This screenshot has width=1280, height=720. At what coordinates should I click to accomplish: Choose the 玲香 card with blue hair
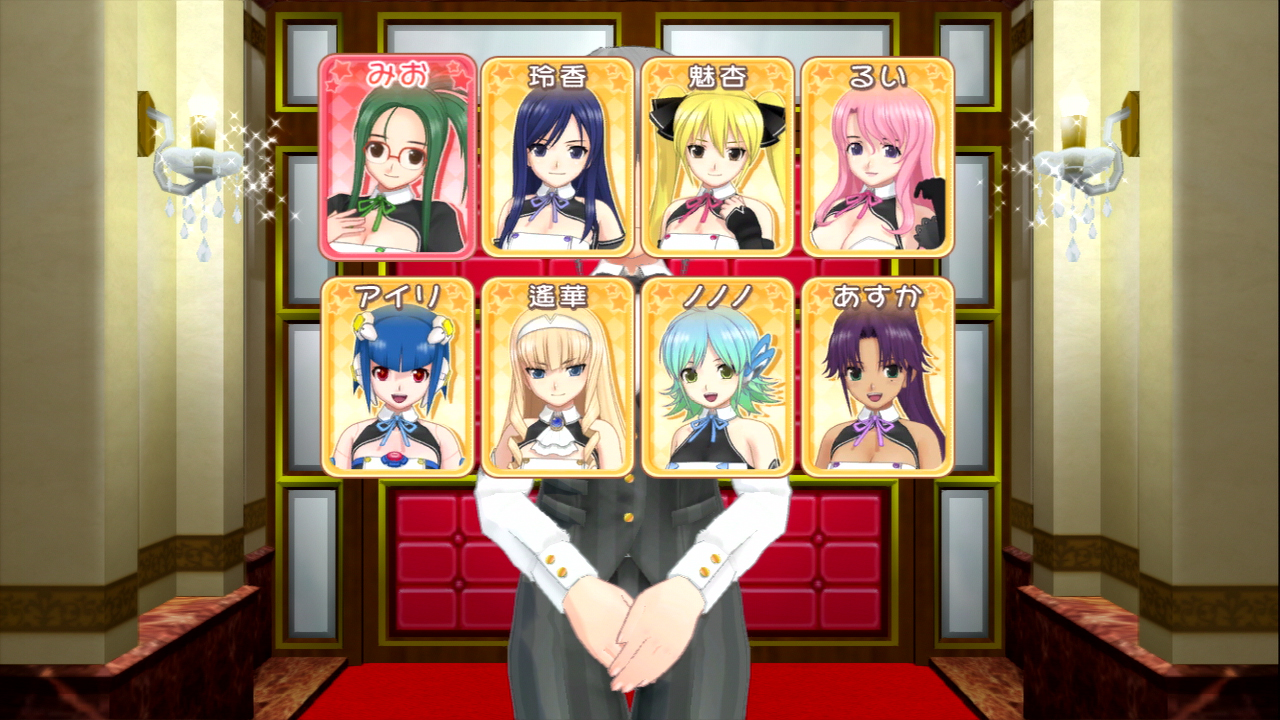(558, 157)
